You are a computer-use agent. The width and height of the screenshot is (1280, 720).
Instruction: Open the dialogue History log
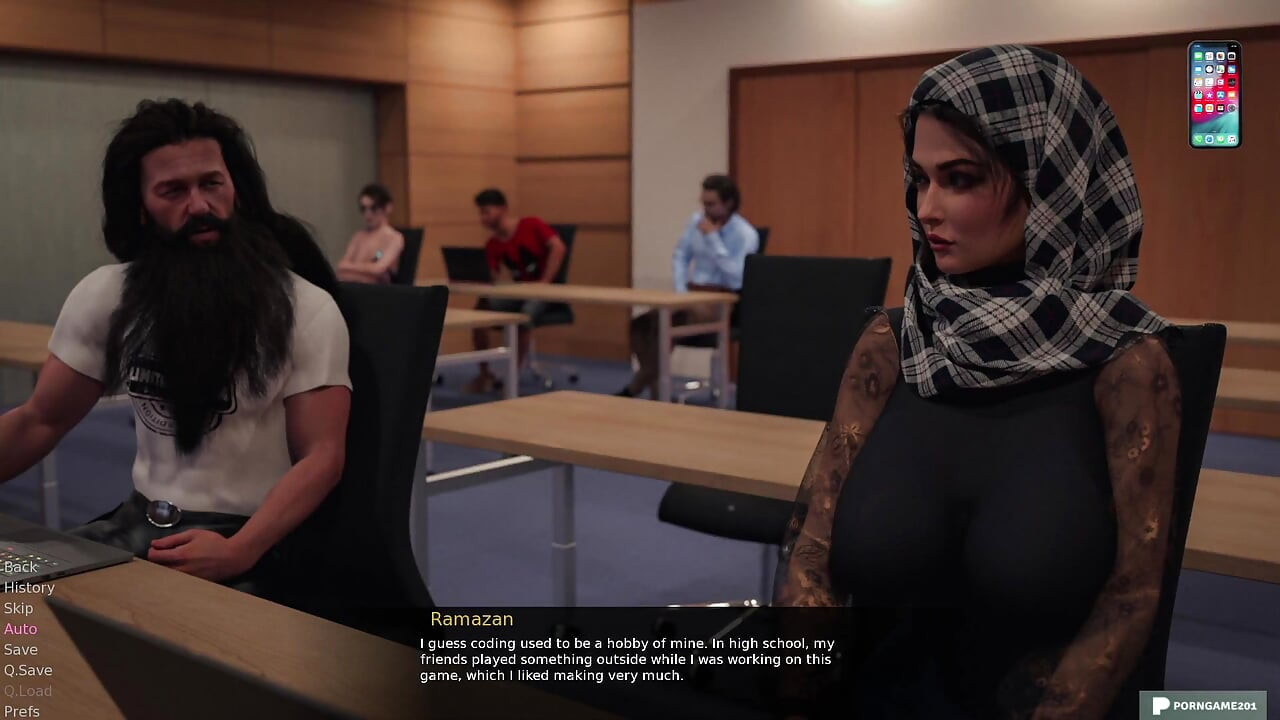(29, 588)
